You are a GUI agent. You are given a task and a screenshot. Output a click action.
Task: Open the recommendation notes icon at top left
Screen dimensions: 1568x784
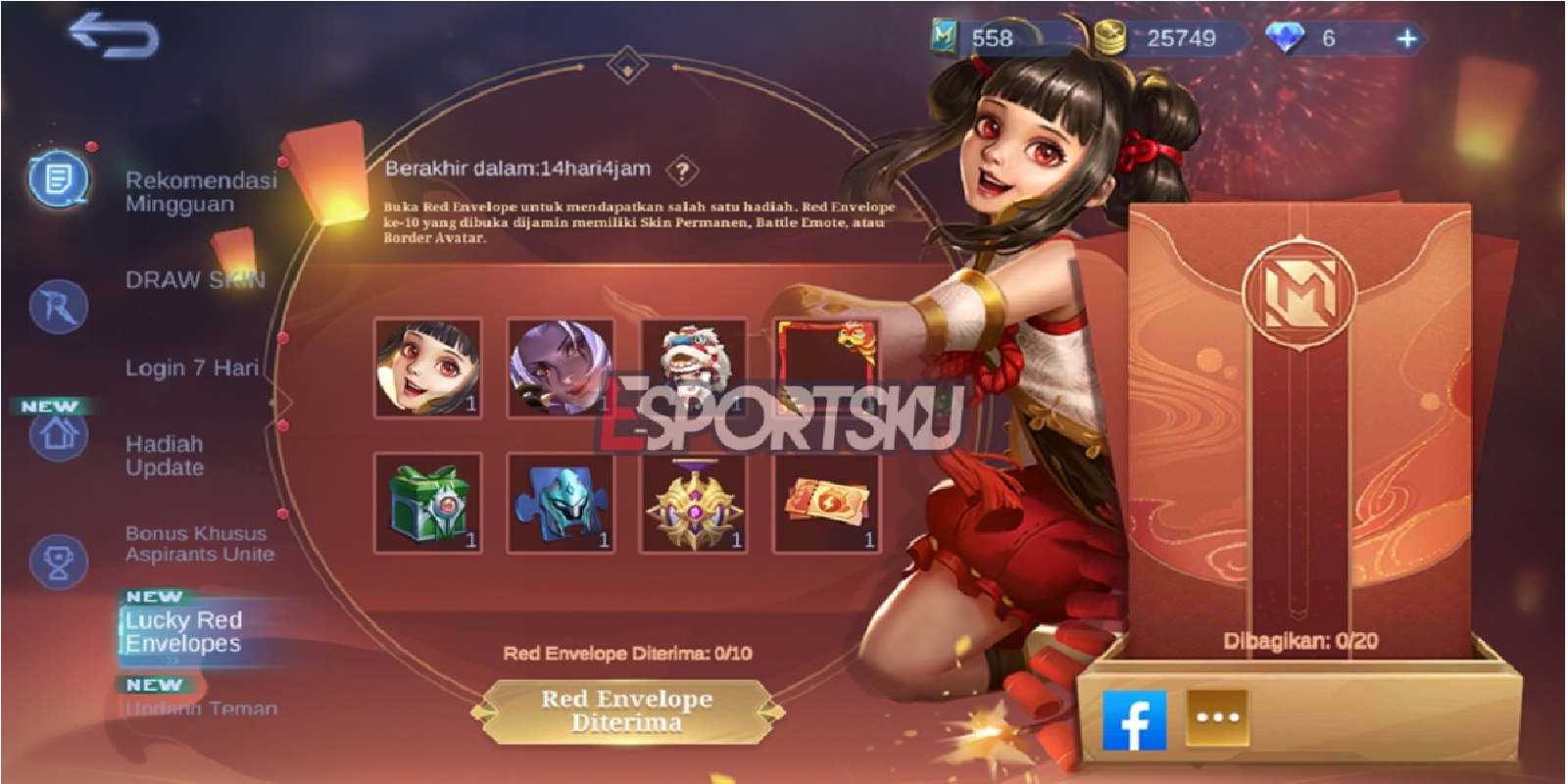point(61,176)
